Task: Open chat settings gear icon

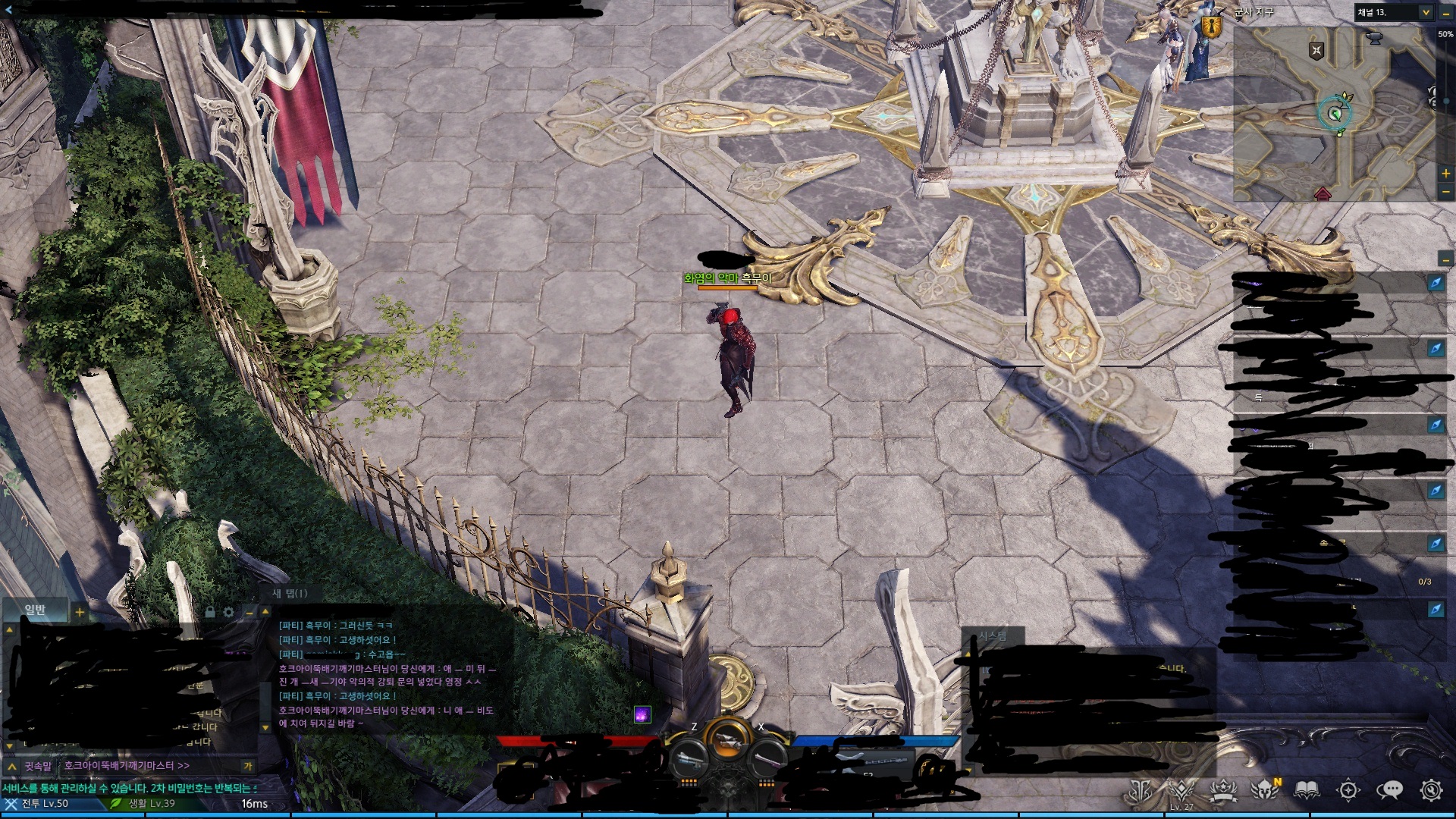Action: 229,612
